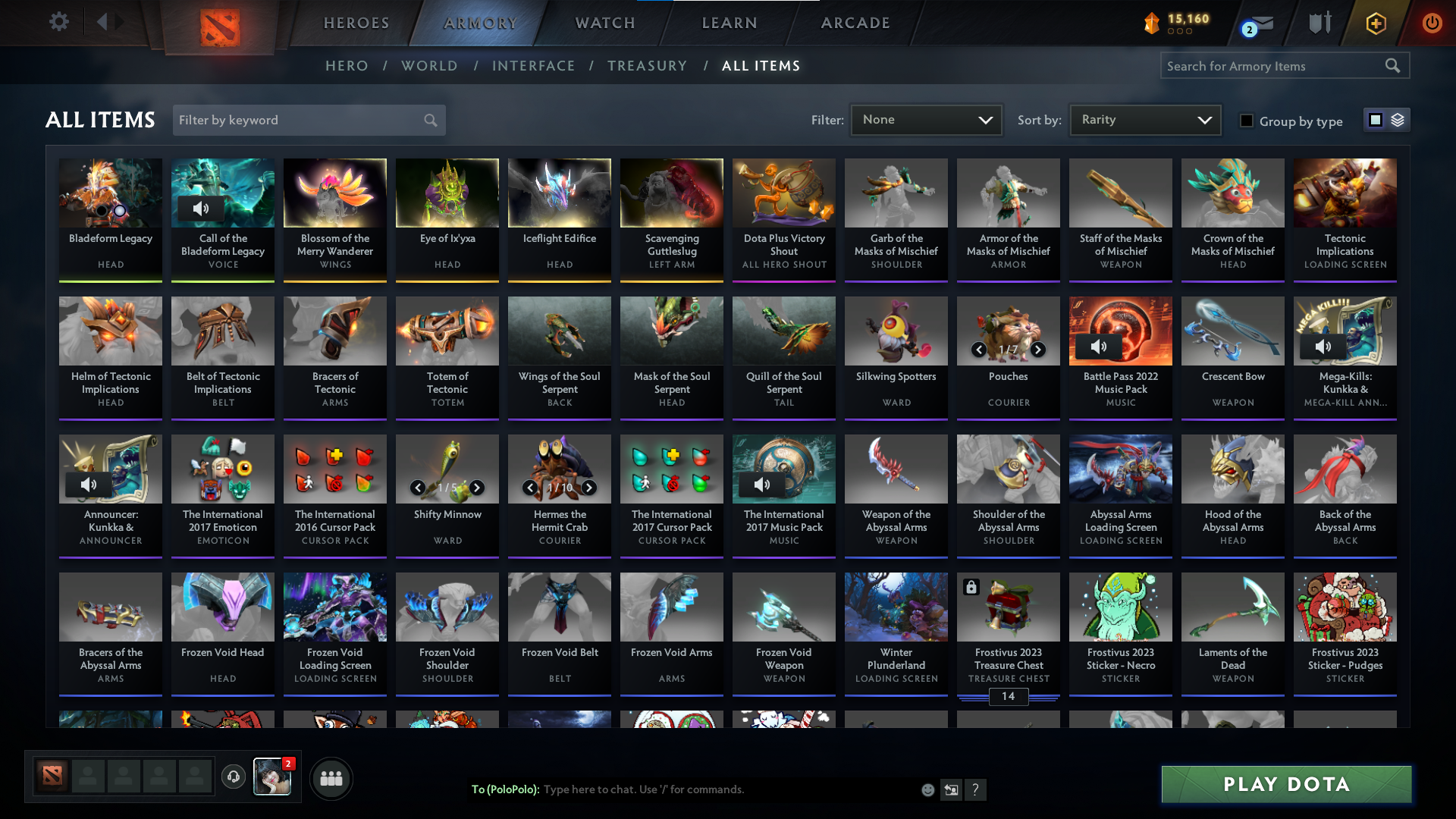Open the Sort by Rarity dropdown
The width and height of the screenshot is (1456, 819).
point(1144,119)
